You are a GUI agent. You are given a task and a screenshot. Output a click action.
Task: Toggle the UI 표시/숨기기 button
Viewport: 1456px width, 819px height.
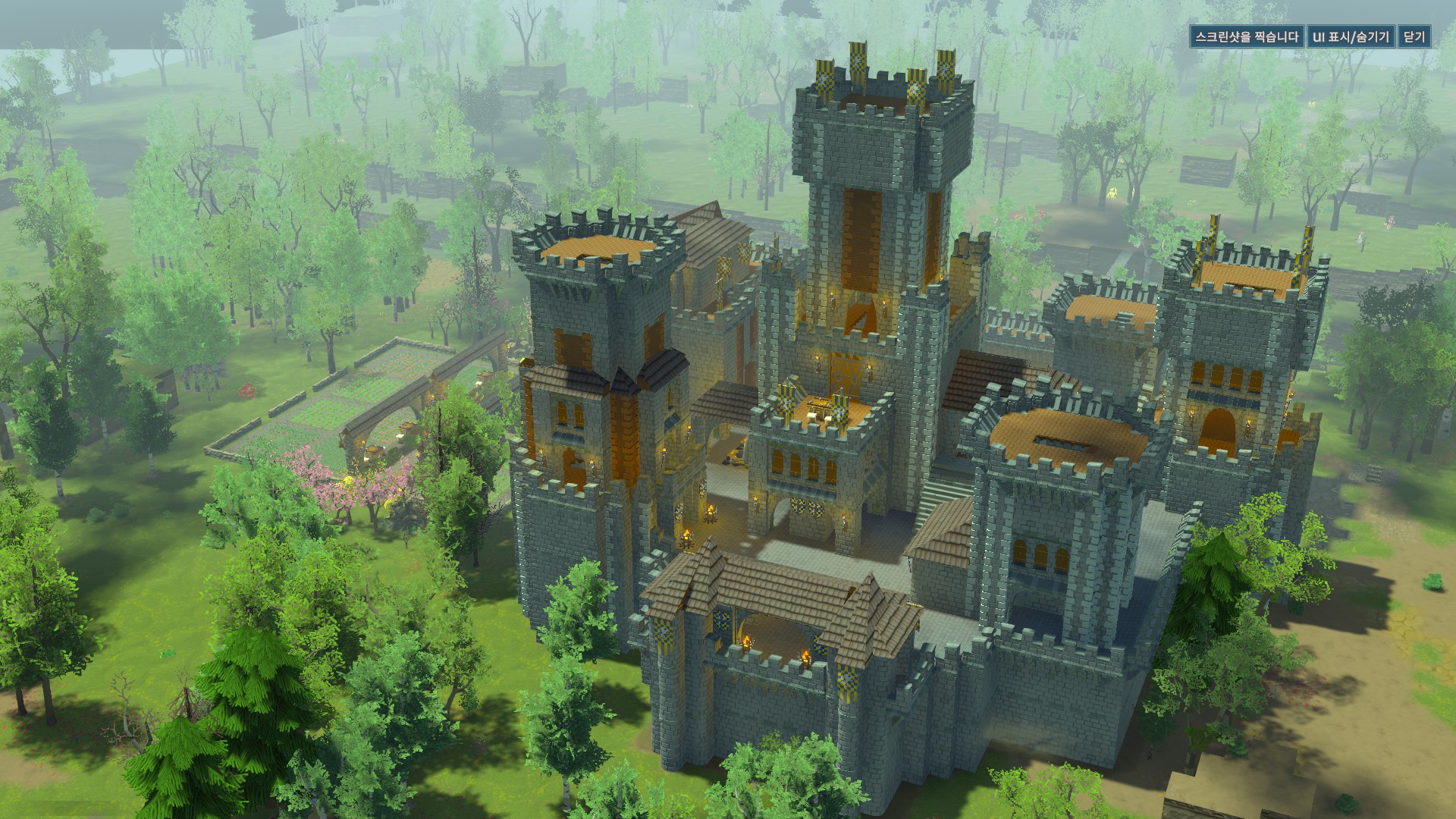[1351, 37]
